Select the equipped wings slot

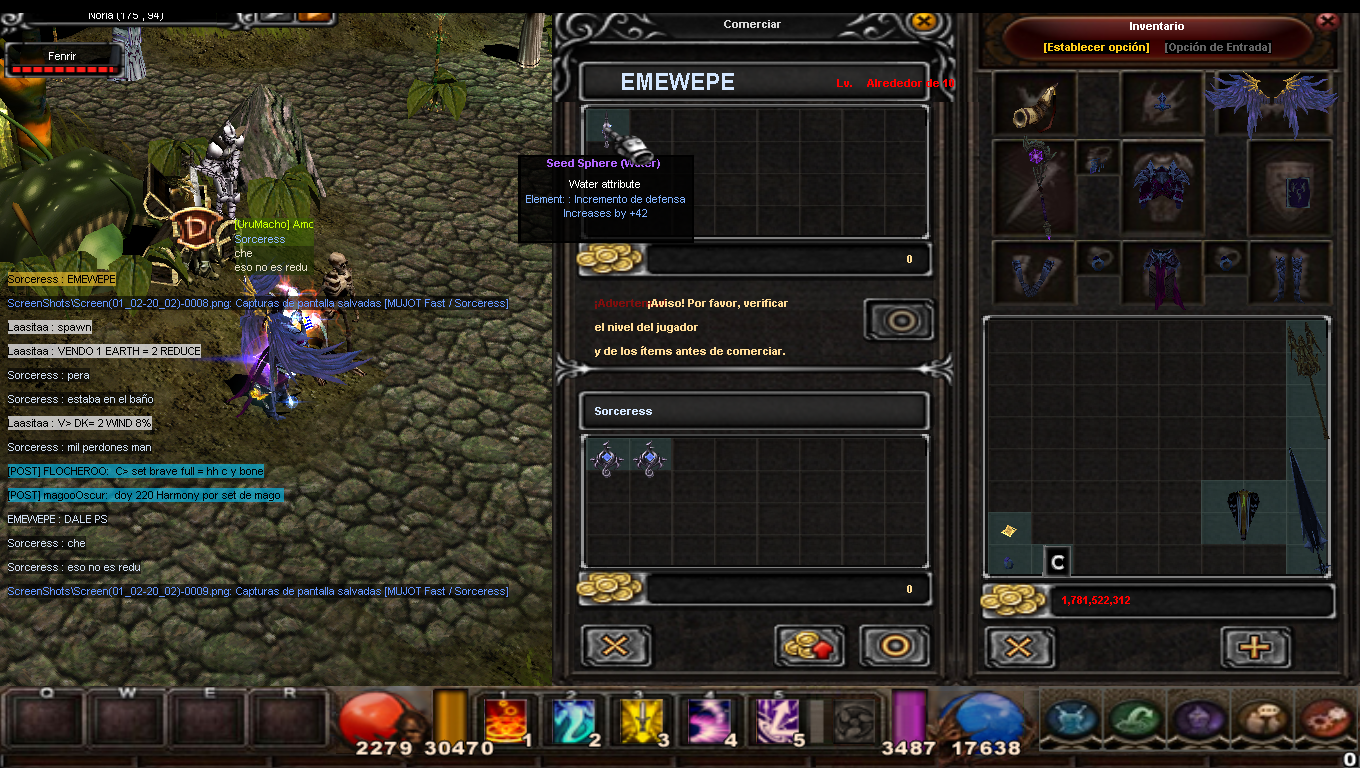[1271, 102]
